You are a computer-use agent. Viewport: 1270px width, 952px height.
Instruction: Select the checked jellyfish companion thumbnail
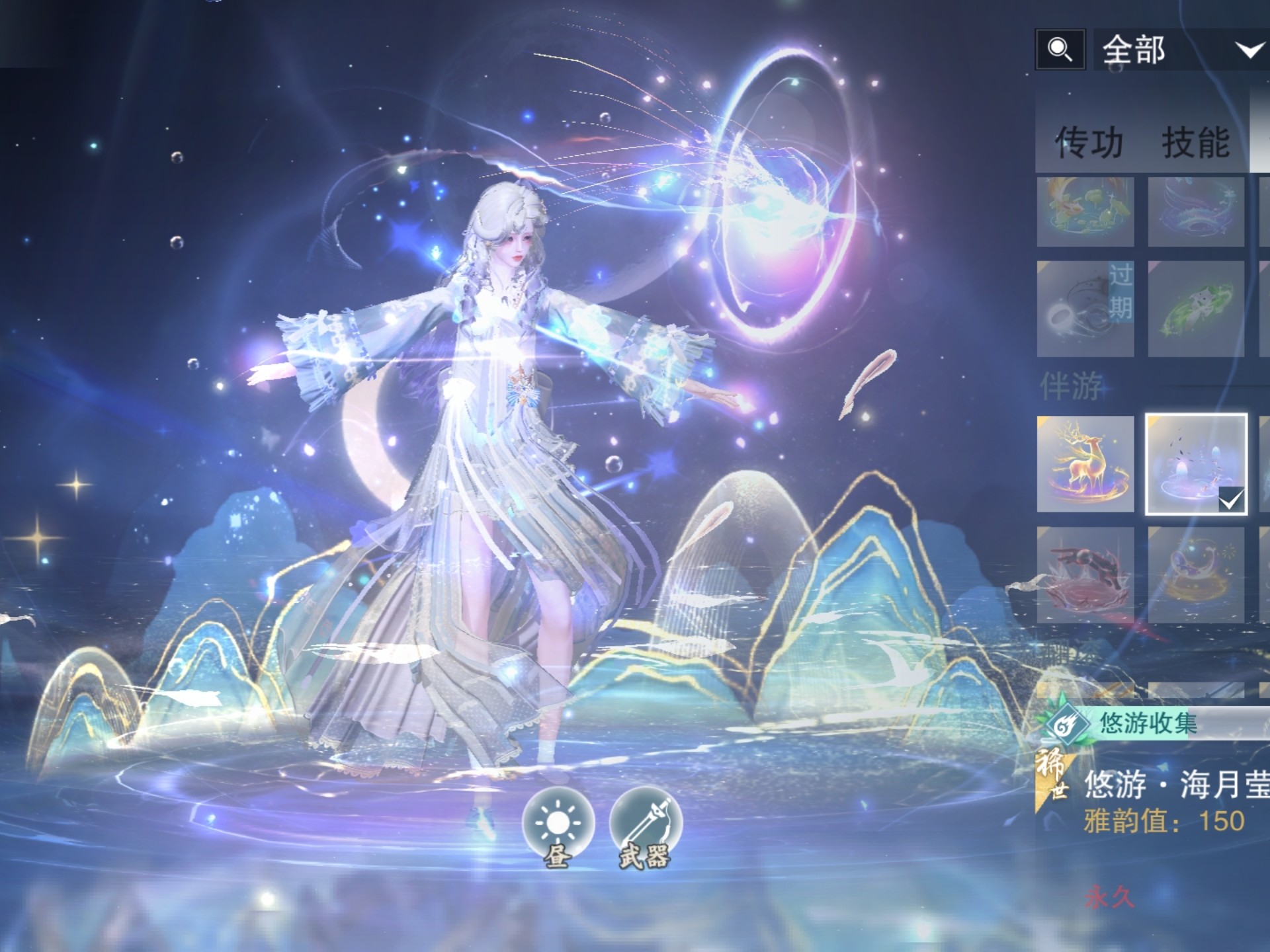pos(1196,464)
